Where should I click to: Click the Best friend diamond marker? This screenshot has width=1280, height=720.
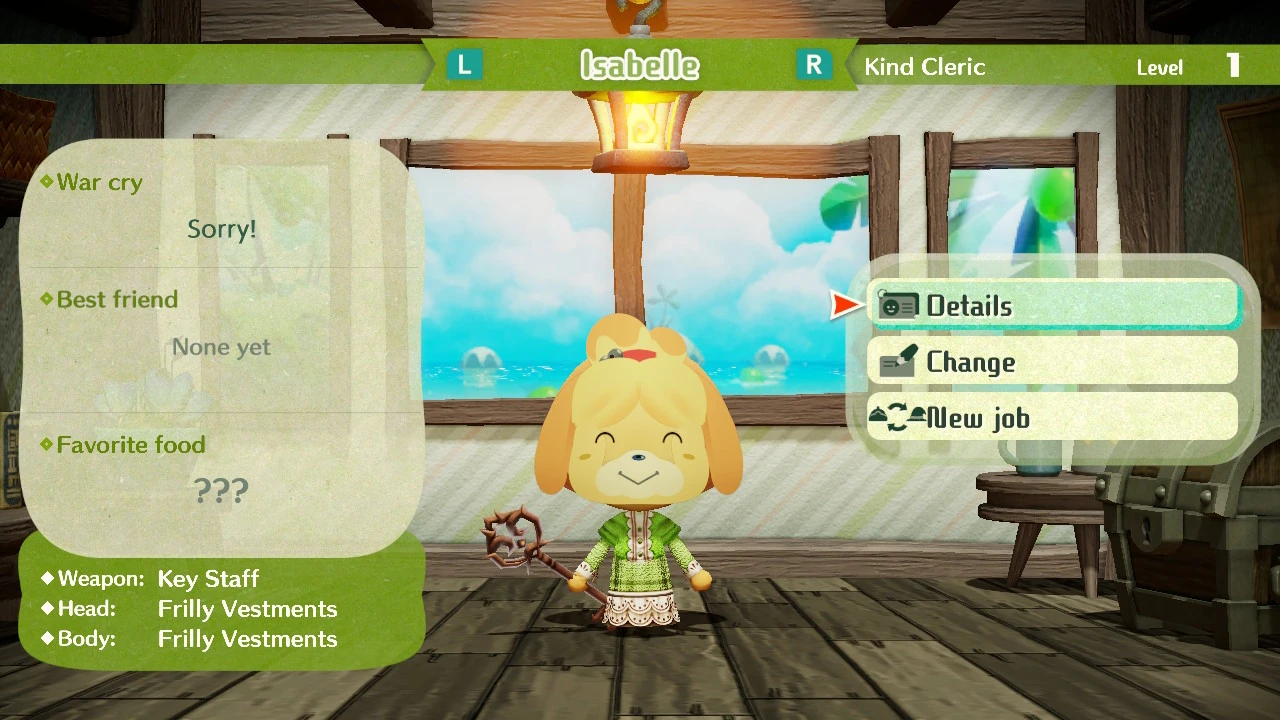pyautogui.click(x=45, y=299)
